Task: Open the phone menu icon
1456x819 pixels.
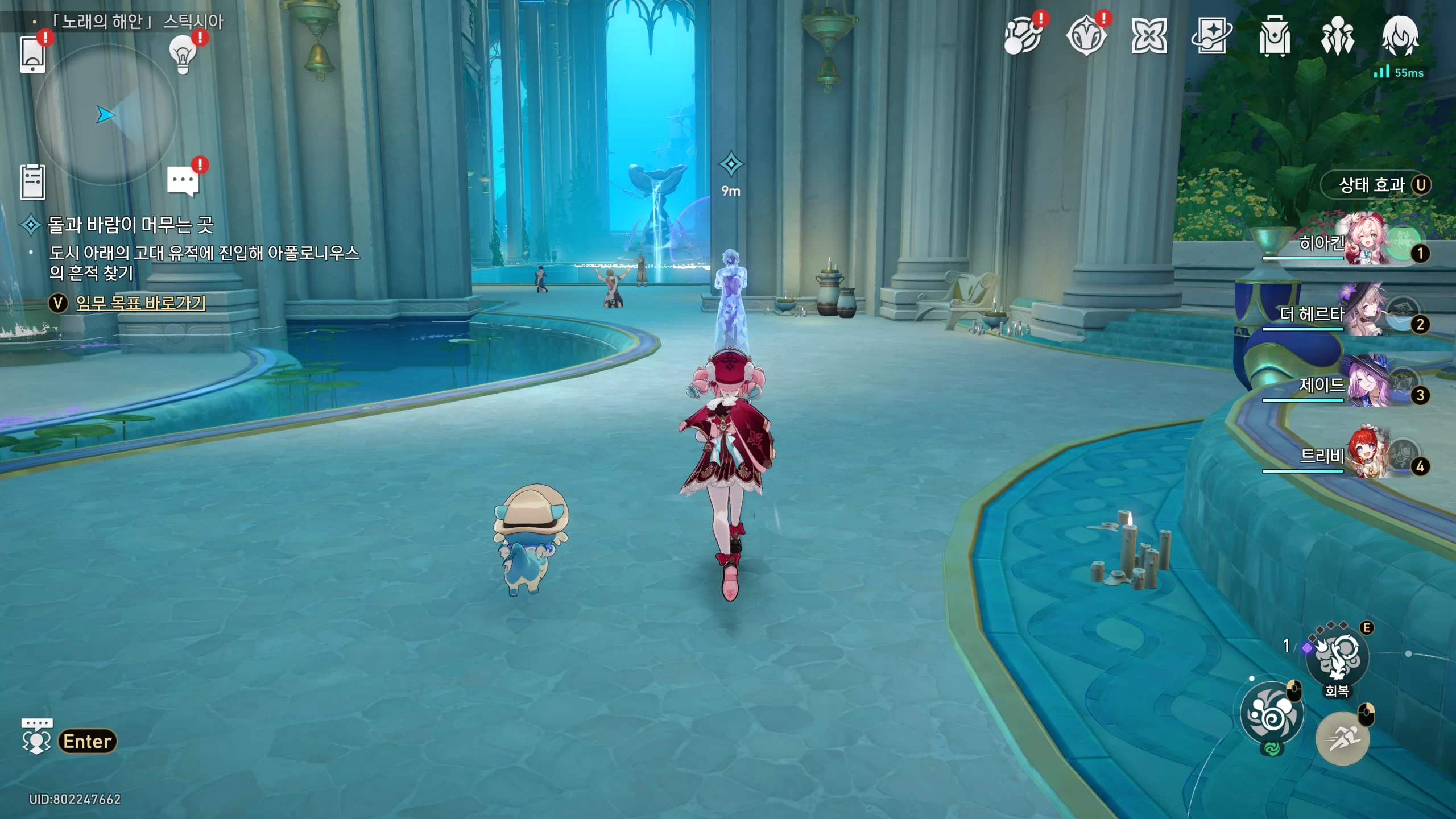Action: [32, 54]
